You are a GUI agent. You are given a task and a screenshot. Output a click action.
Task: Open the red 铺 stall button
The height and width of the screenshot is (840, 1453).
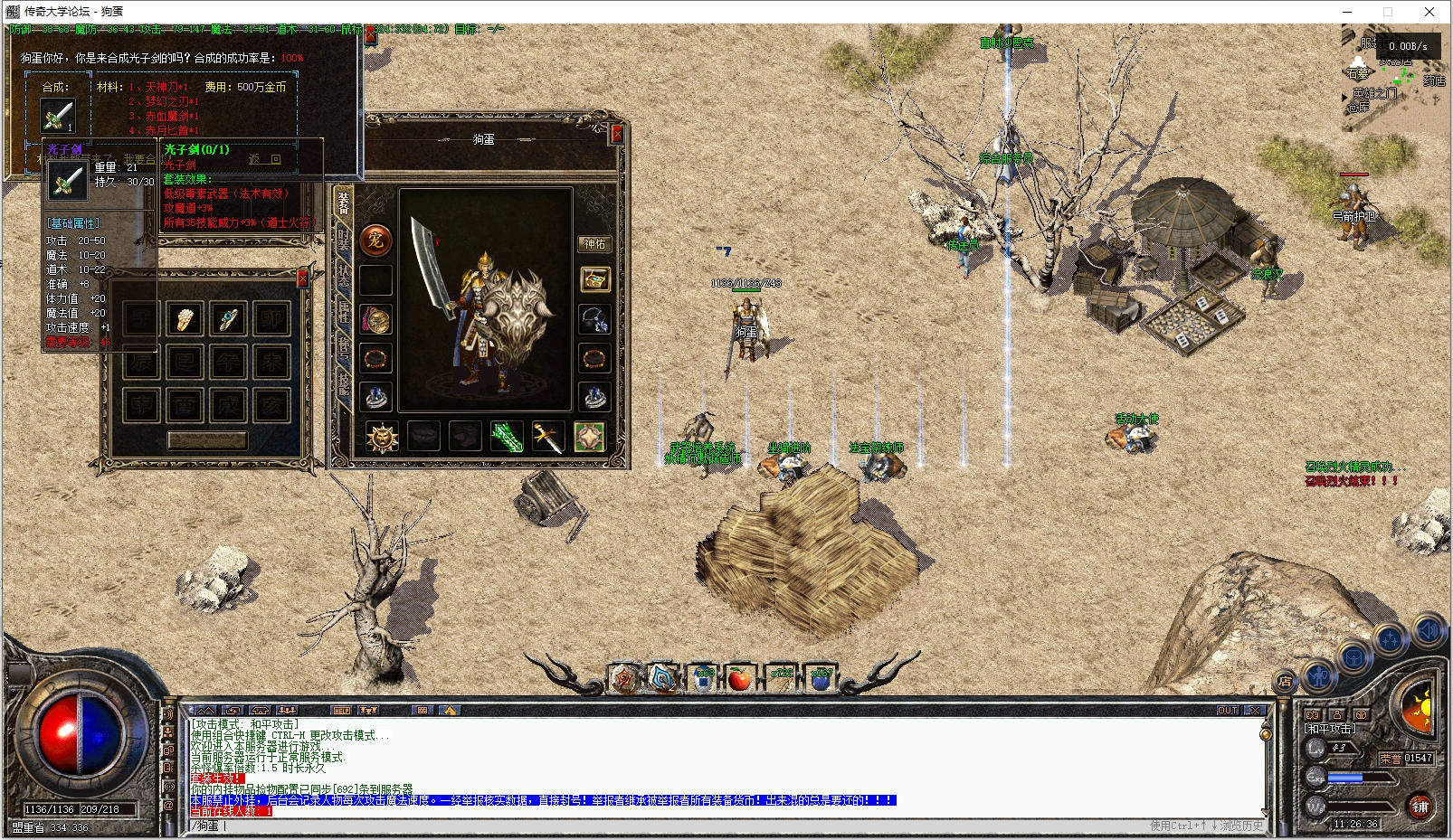(x=1420, y=806)
